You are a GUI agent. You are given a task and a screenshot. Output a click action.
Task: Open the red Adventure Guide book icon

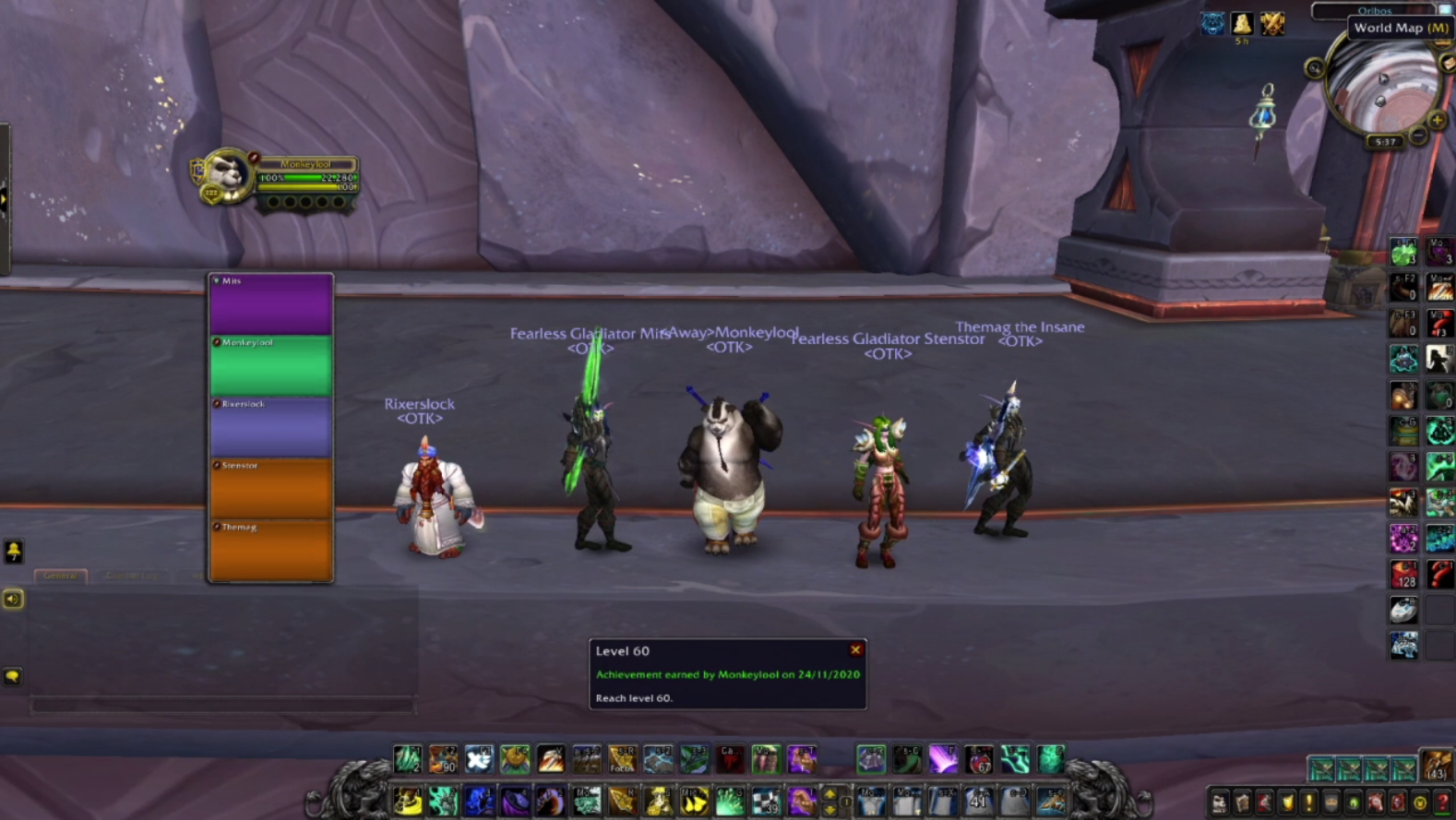pos(1396,802)
